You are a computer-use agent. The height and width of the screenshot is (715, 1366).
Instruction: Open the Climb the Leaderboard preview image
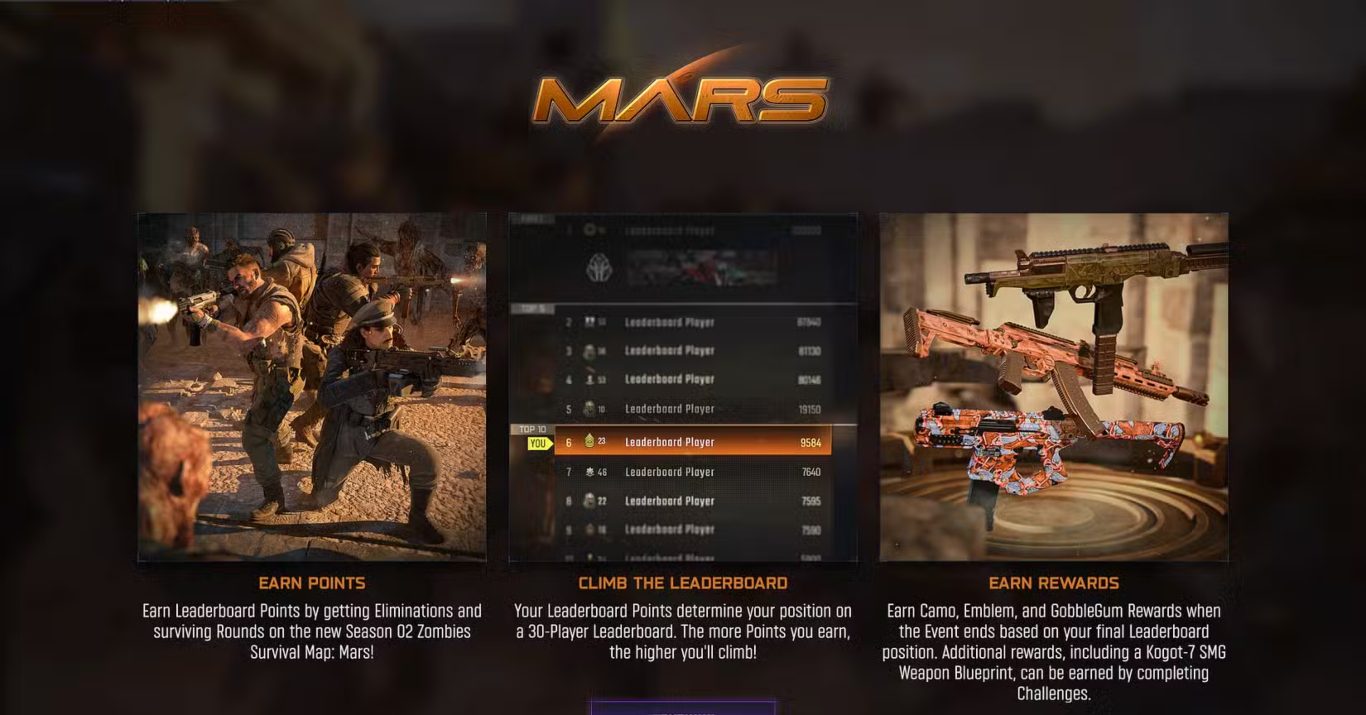(x=683, y=386)
